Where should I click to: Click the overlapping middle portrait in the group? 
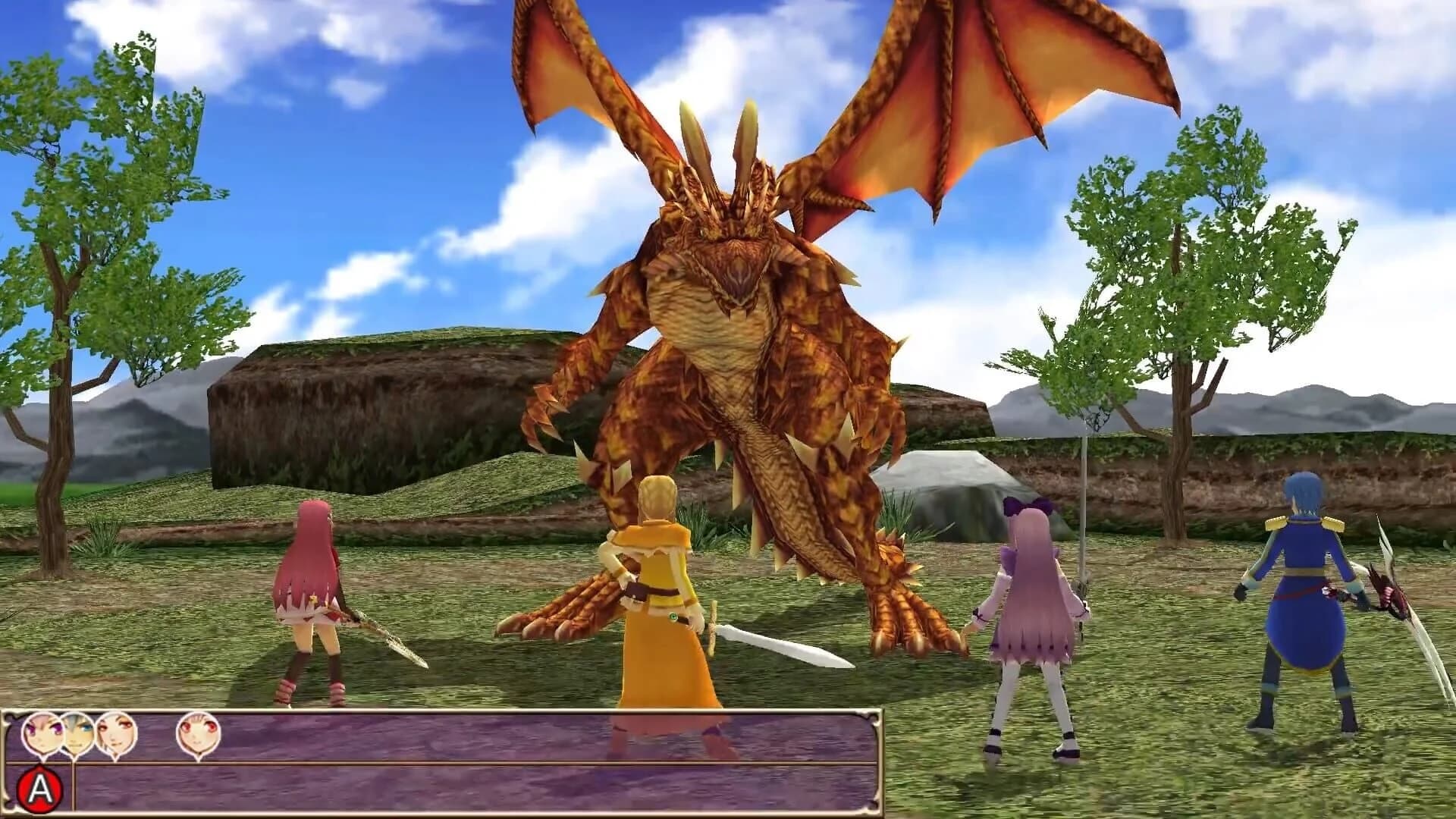coord(76,732)
